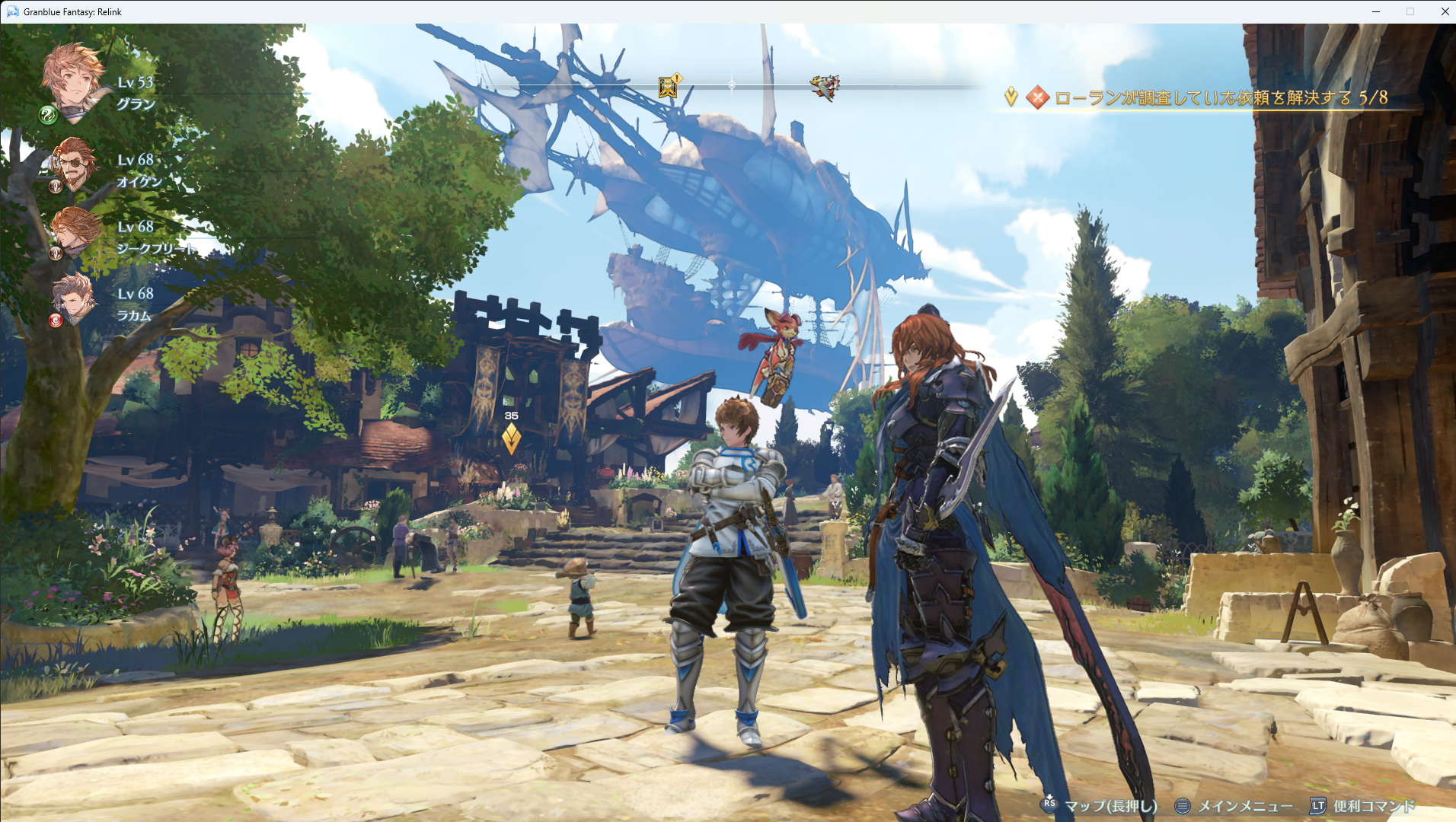Minimize the game window
This screenshot has height=822, width=1456.
tap(1376, 11)
